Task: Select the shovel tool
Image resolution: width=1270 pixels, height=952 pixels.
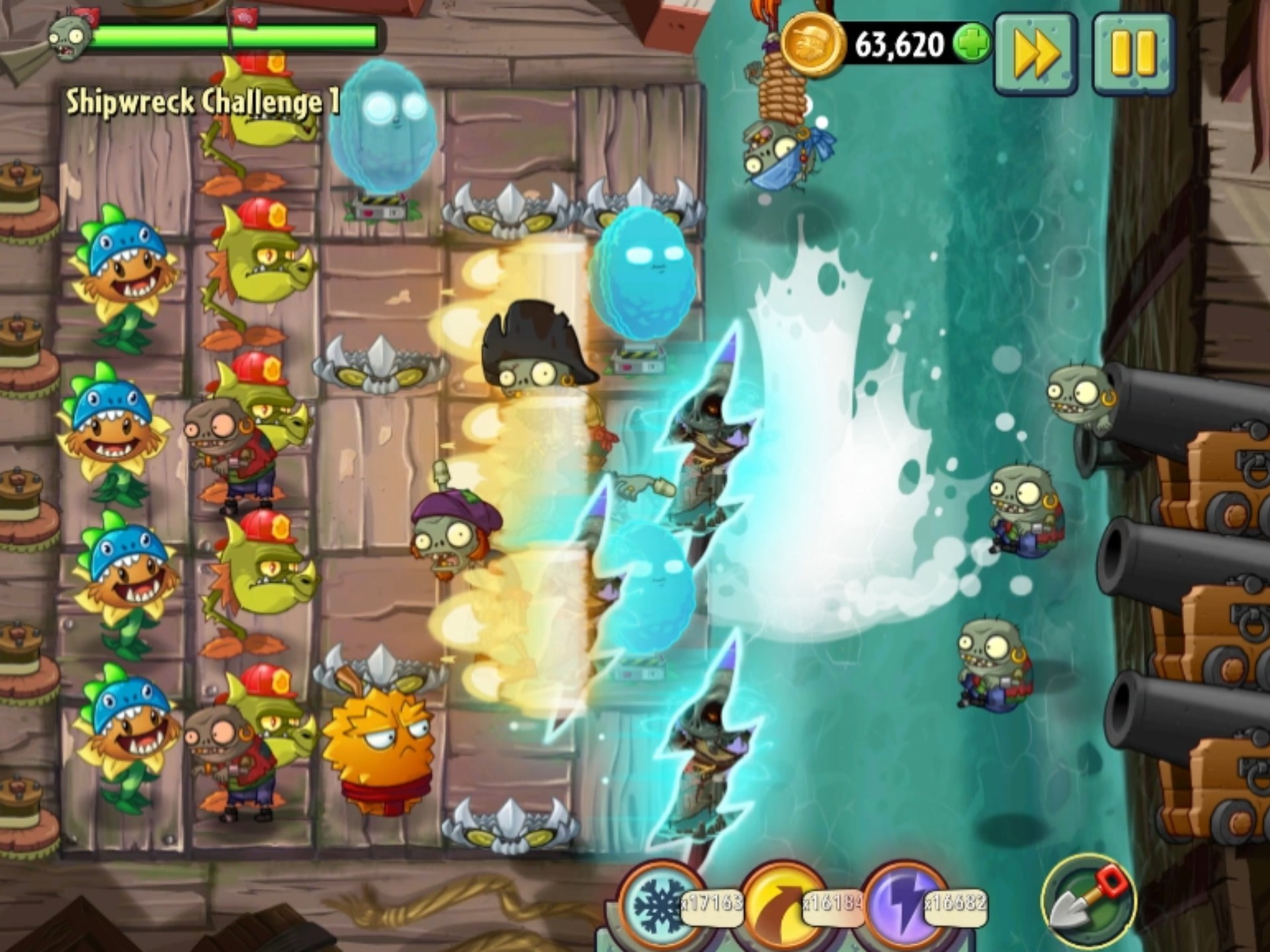Action: 1088,900
